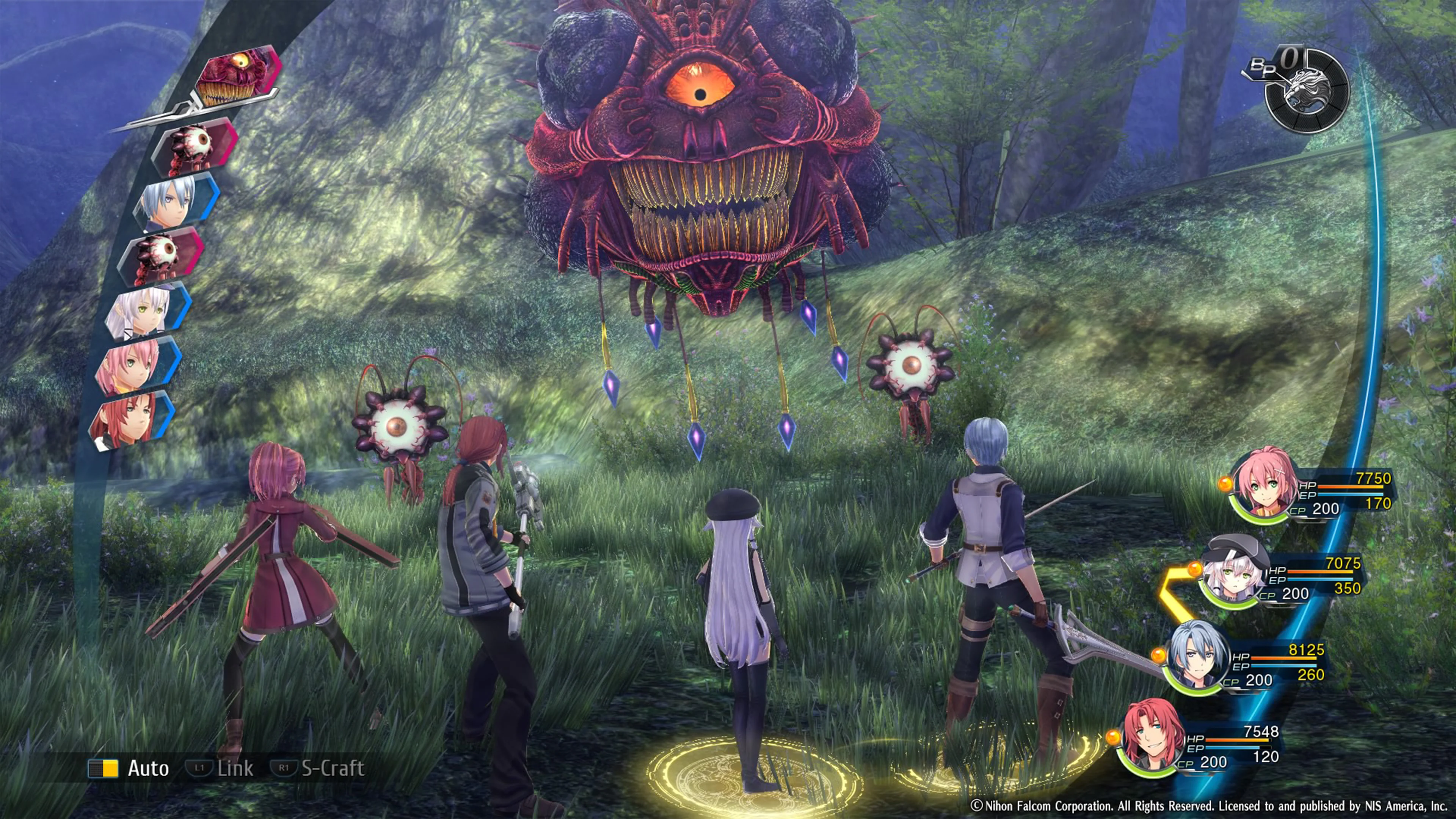Activate the S-Craft command label
The width and height of the screenshot is (1456, 819).
pyautogui.click(x=333, y=768)
